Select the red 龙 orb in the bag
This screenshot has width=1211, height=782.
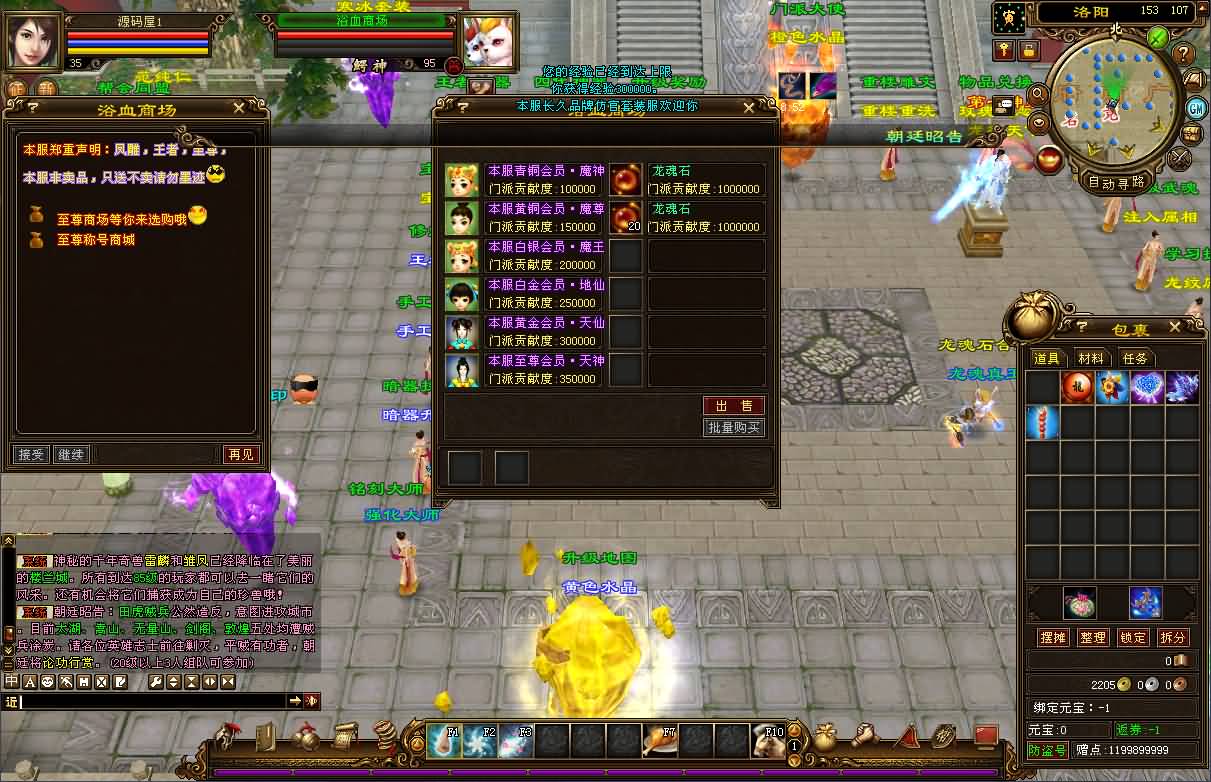[x=1077, y=388]
